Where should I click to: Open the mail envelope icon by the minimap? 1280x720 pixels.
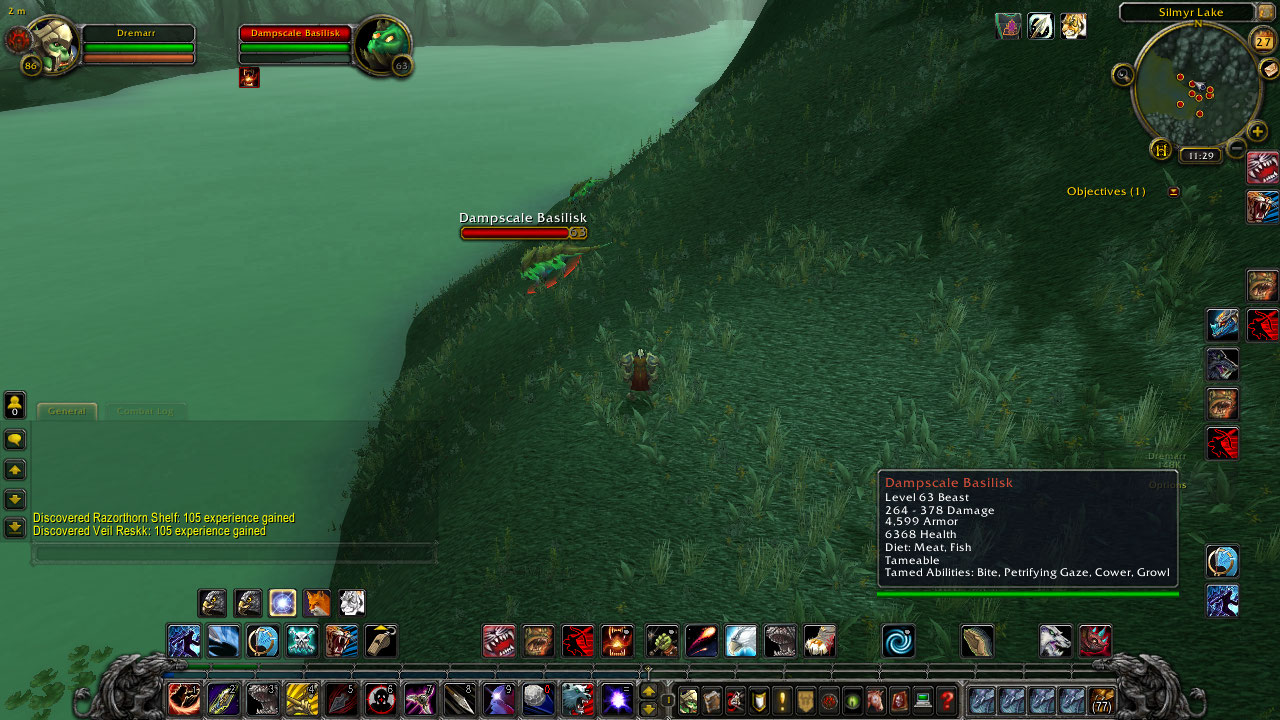[1269, 68]
